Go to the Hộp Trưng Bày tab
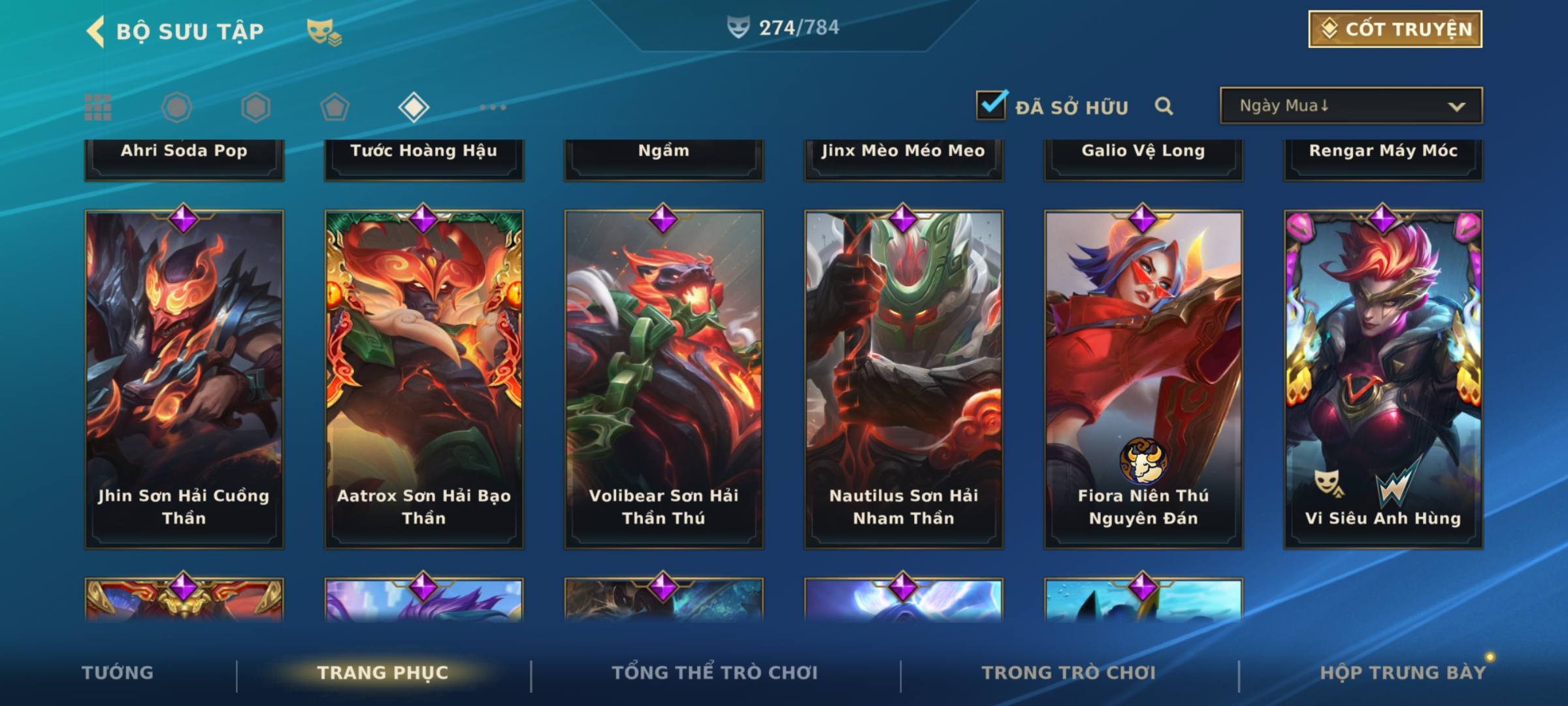Screen dimensions: 1568x706 point(1402,673)
